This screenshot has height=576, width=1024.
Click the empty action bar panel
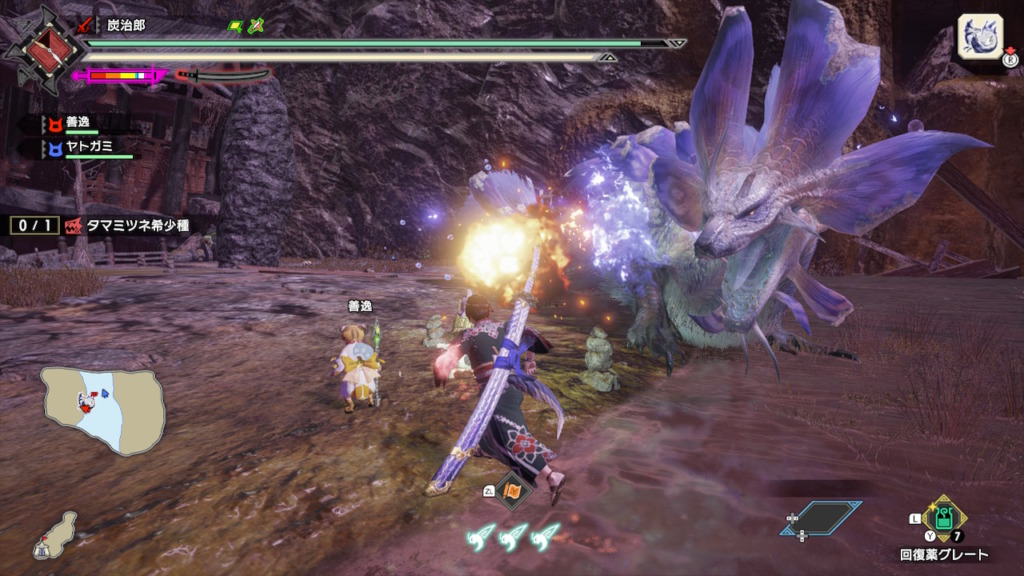pos(820,517)
